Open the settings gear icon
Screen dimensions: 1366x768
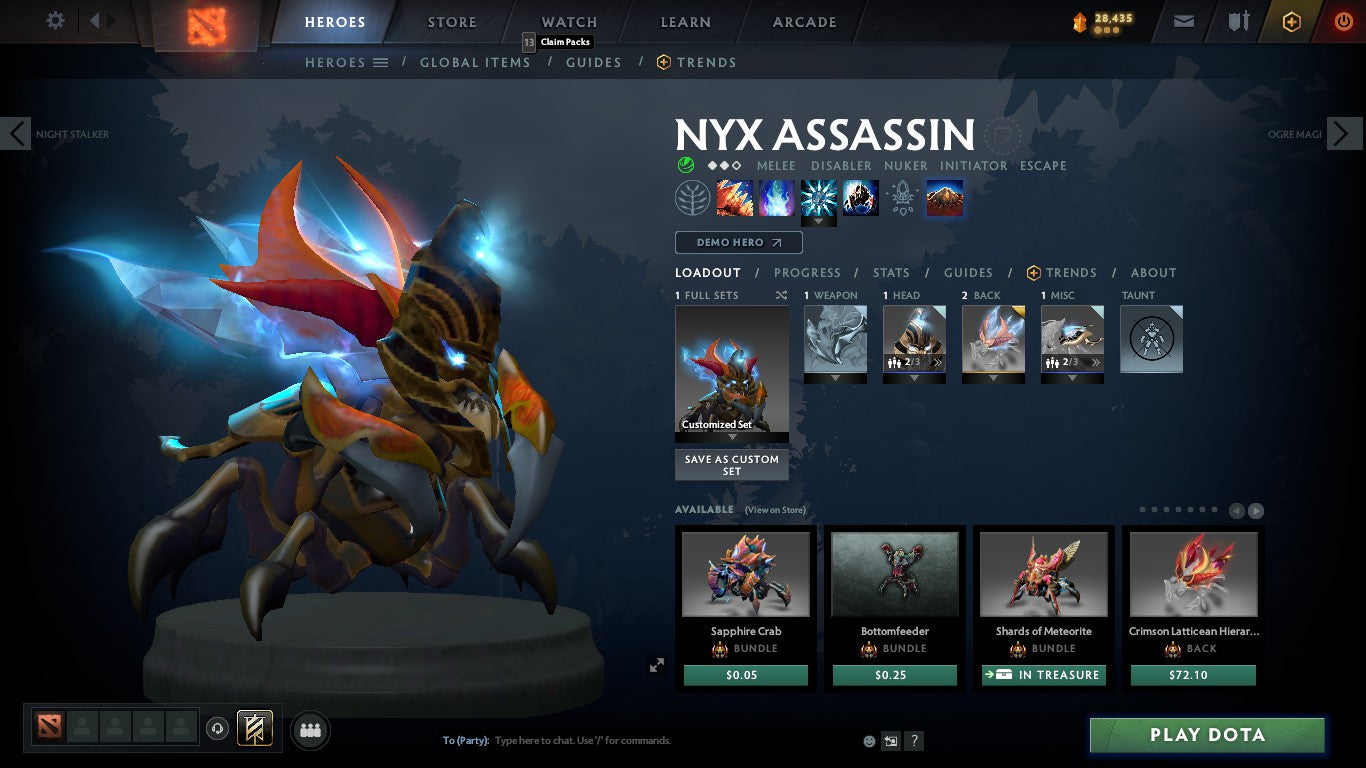(55, 19)
